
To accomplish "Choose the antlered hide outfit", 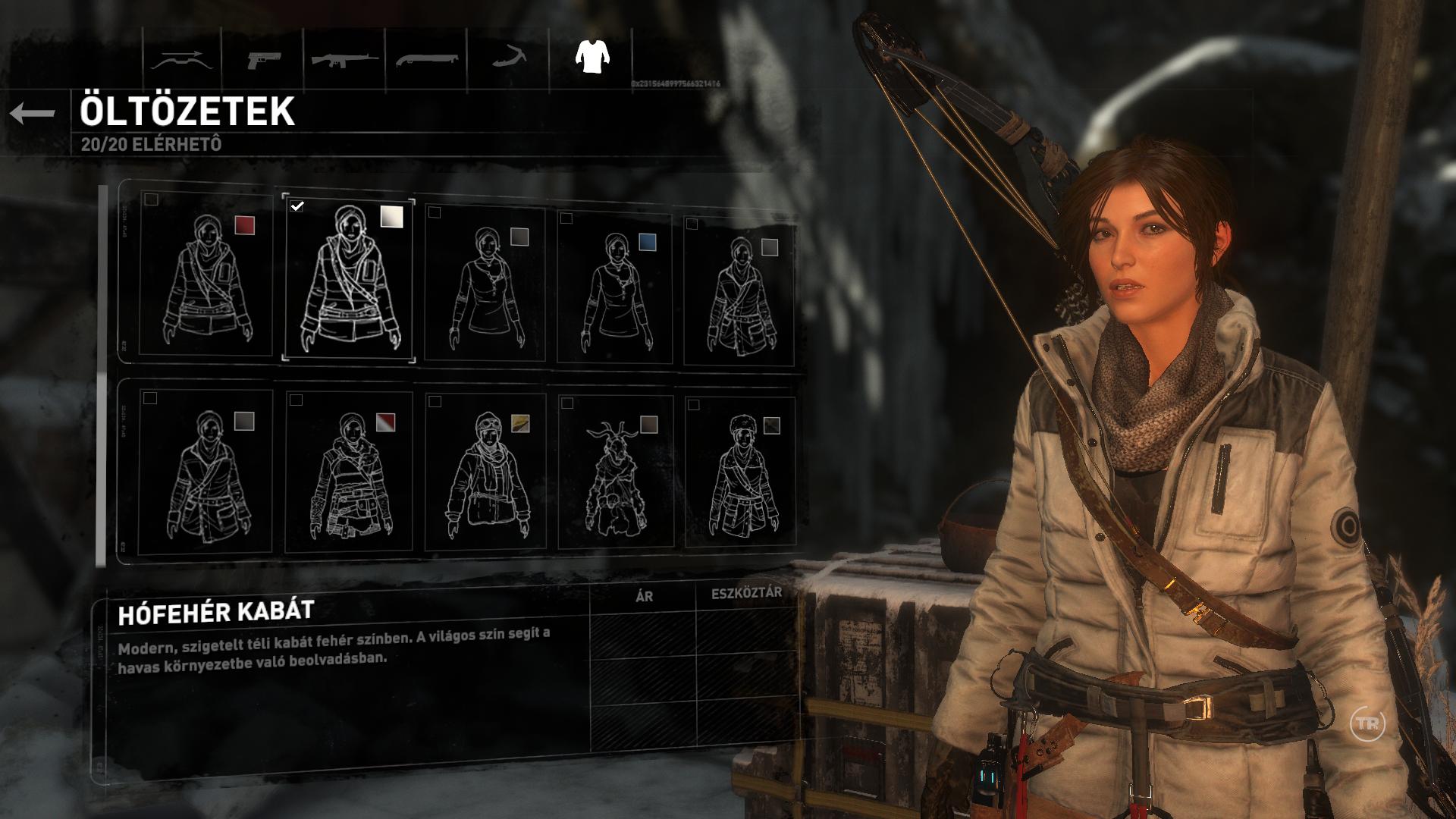I will [x=615, y=472].
